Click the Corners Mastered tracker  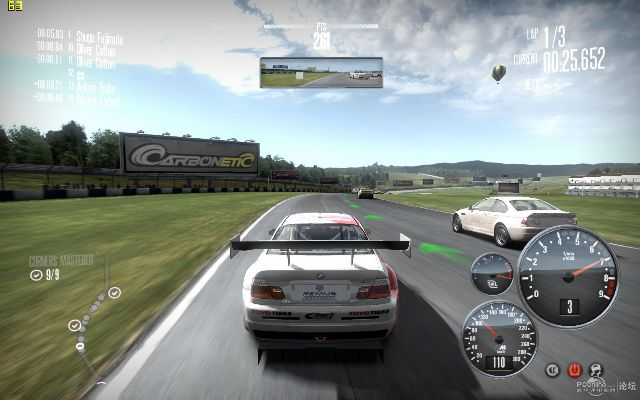tap(60, 267)
